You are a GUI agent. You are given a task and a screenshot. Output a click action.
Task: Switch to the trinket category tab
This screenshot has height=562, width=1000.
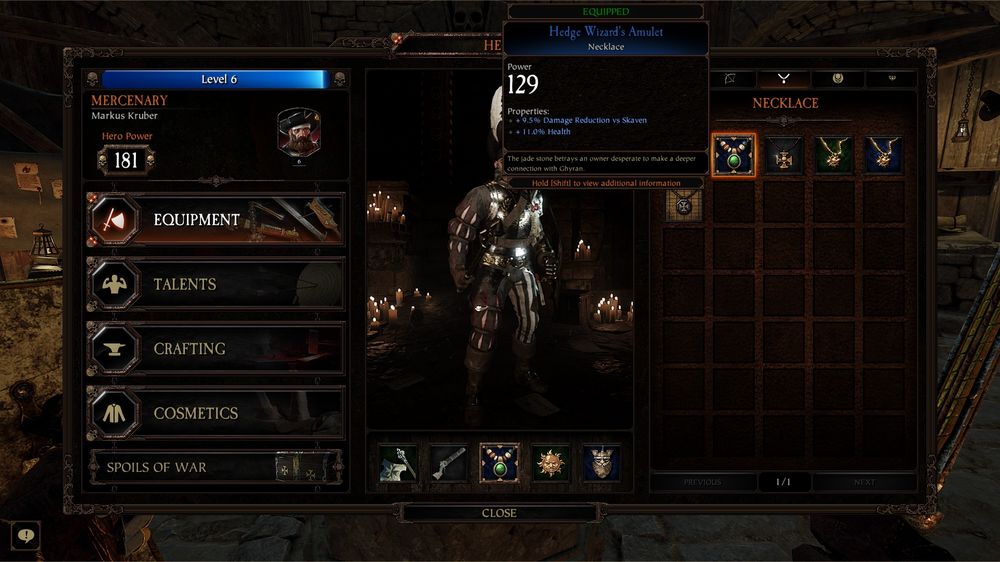pos(892,78)
